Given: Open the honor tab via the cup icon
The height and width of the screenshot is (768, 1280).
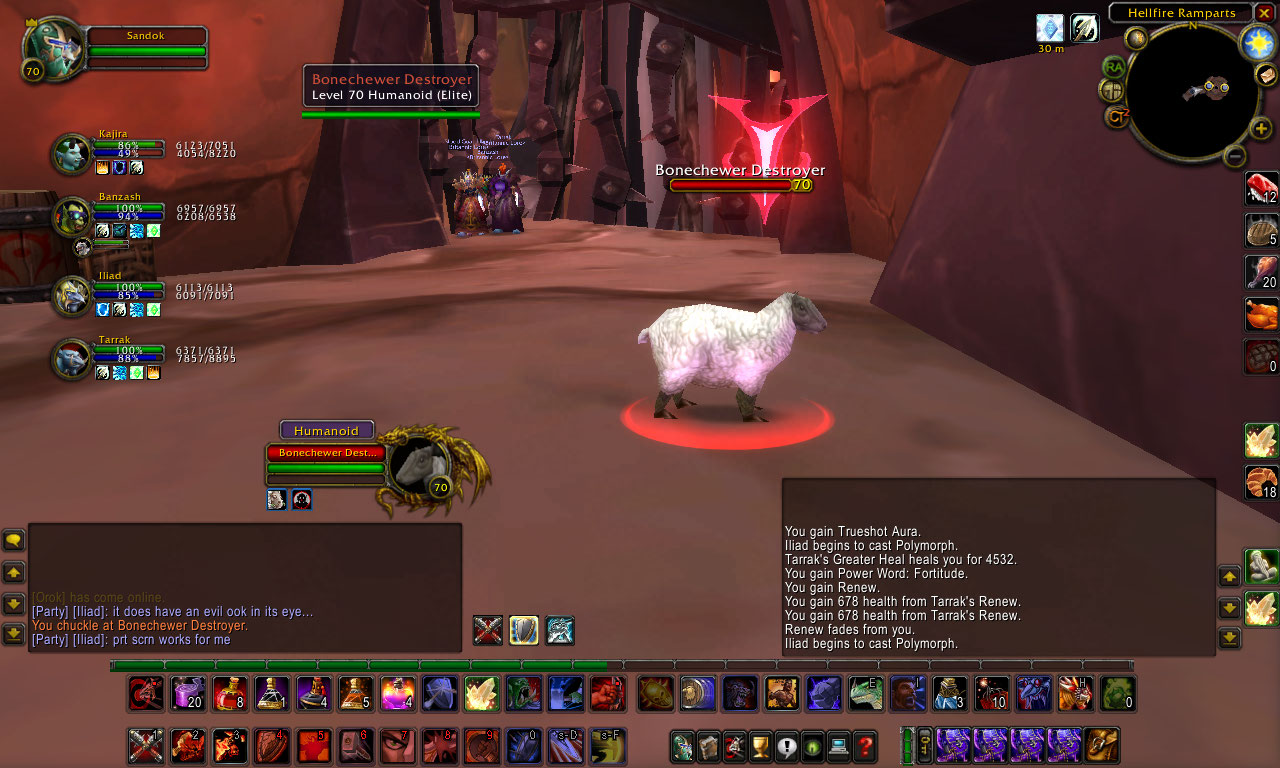Looking at the screenshot, I should click(x=759, y=747).
